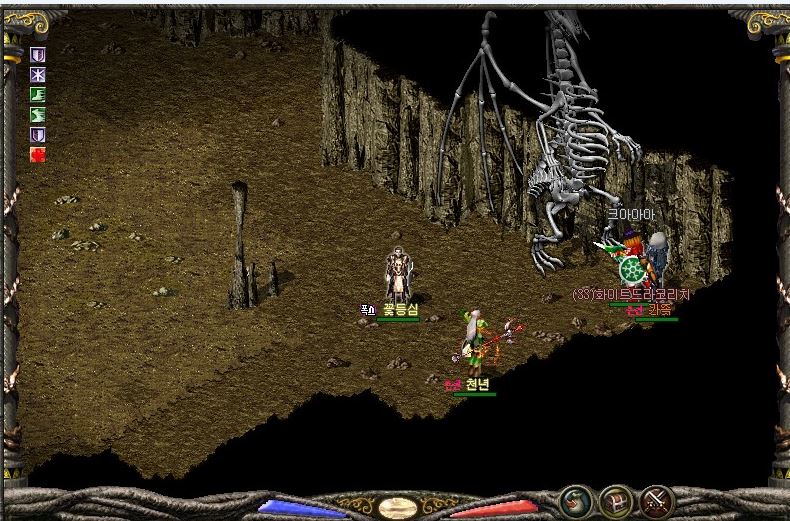Viewport: 790px width, 521px height.
Task: Click the crossed swords combat button
Action: point(656,500)
